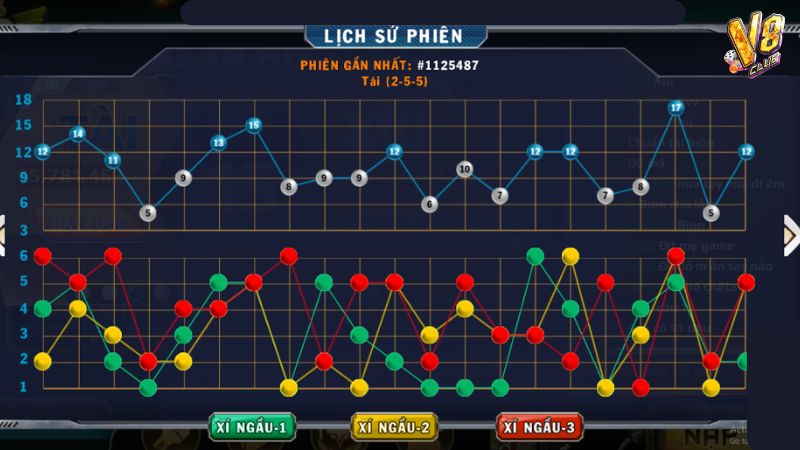
Task: Toggle the green Xí Ngầu-1 dice line
Action: pos(252,427)
